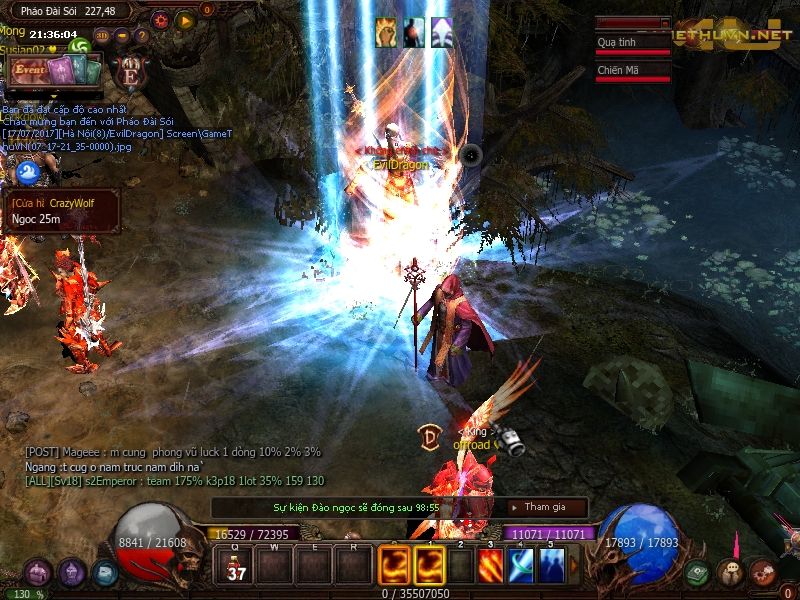Viewport: 800px width, 600px height.
Task: Click the CrazyWolf shop notice panel
Action: click(61, 211)
